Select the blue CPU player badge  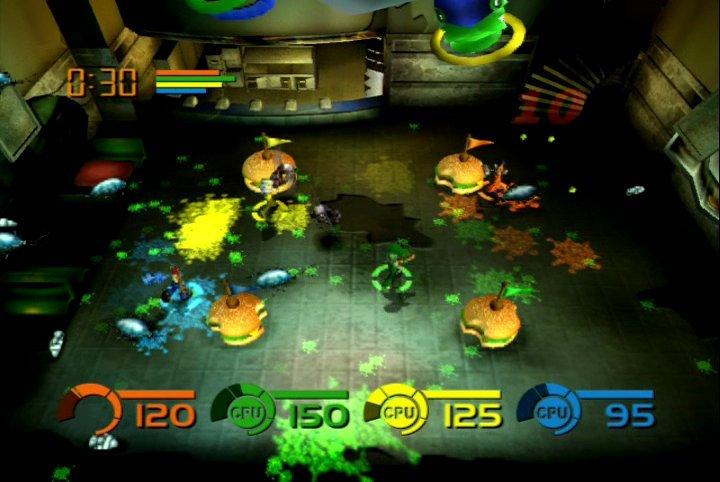pyautogui.click(x=543, y=410)
